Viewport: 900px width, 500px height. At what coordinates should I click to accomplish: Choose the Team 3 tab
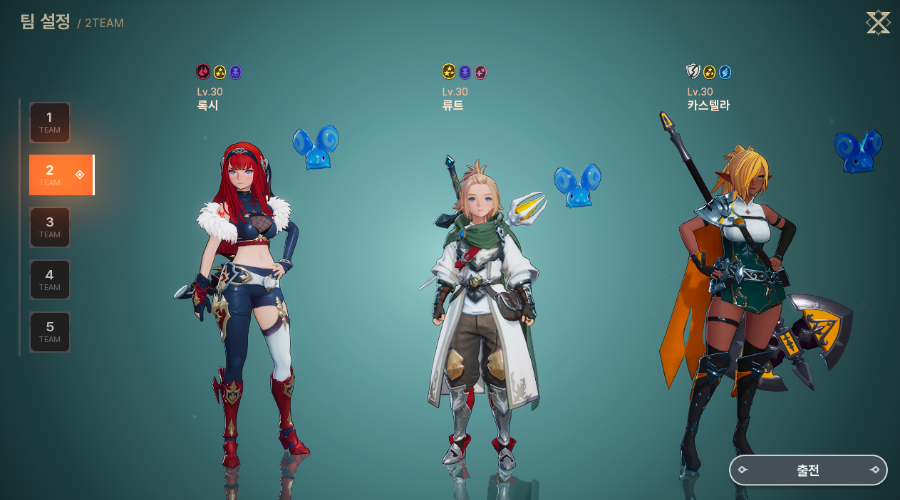click(50, 227)
